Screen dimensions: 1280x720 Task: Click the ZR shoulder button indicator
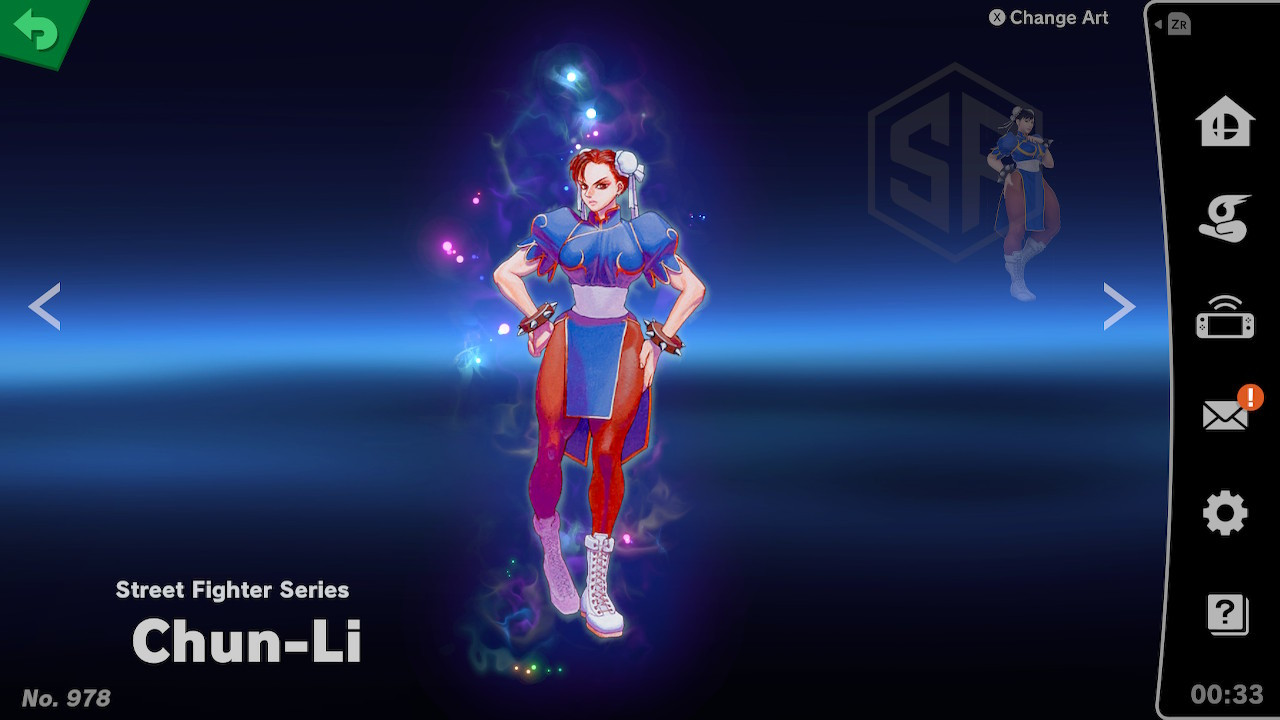coord(1180,22)
